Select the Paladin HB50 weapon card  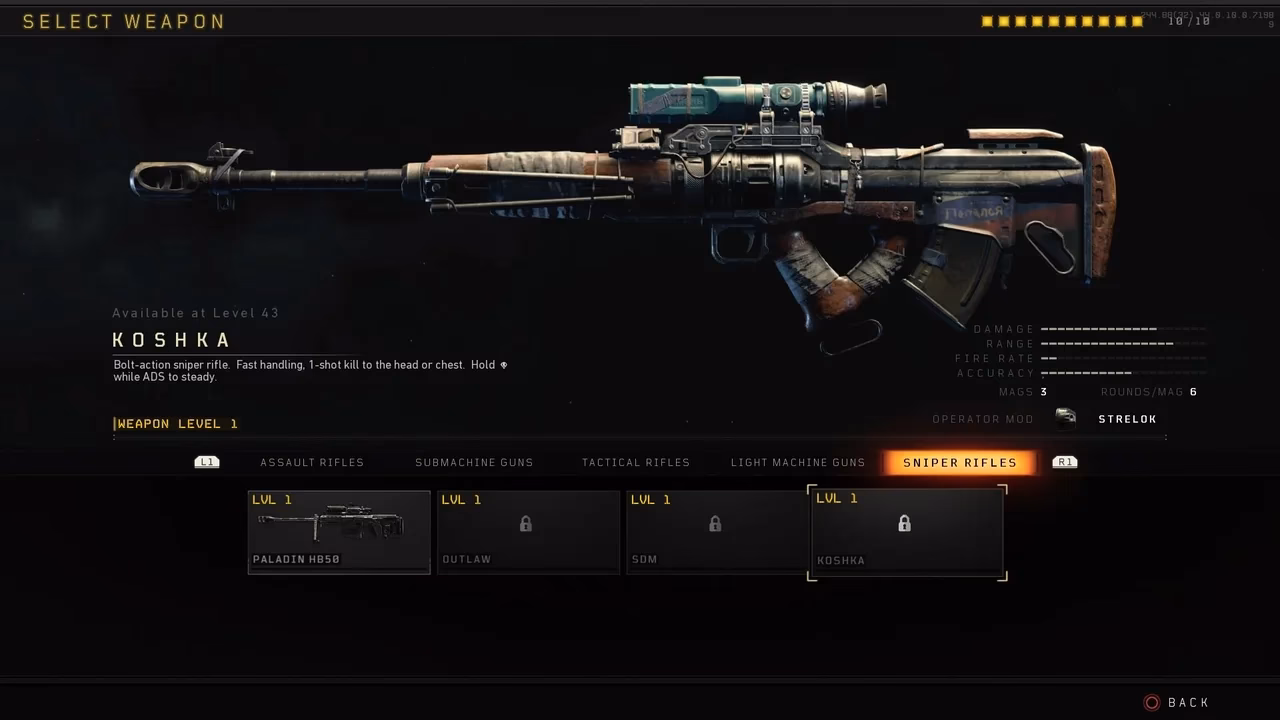[x=338, y=531]
